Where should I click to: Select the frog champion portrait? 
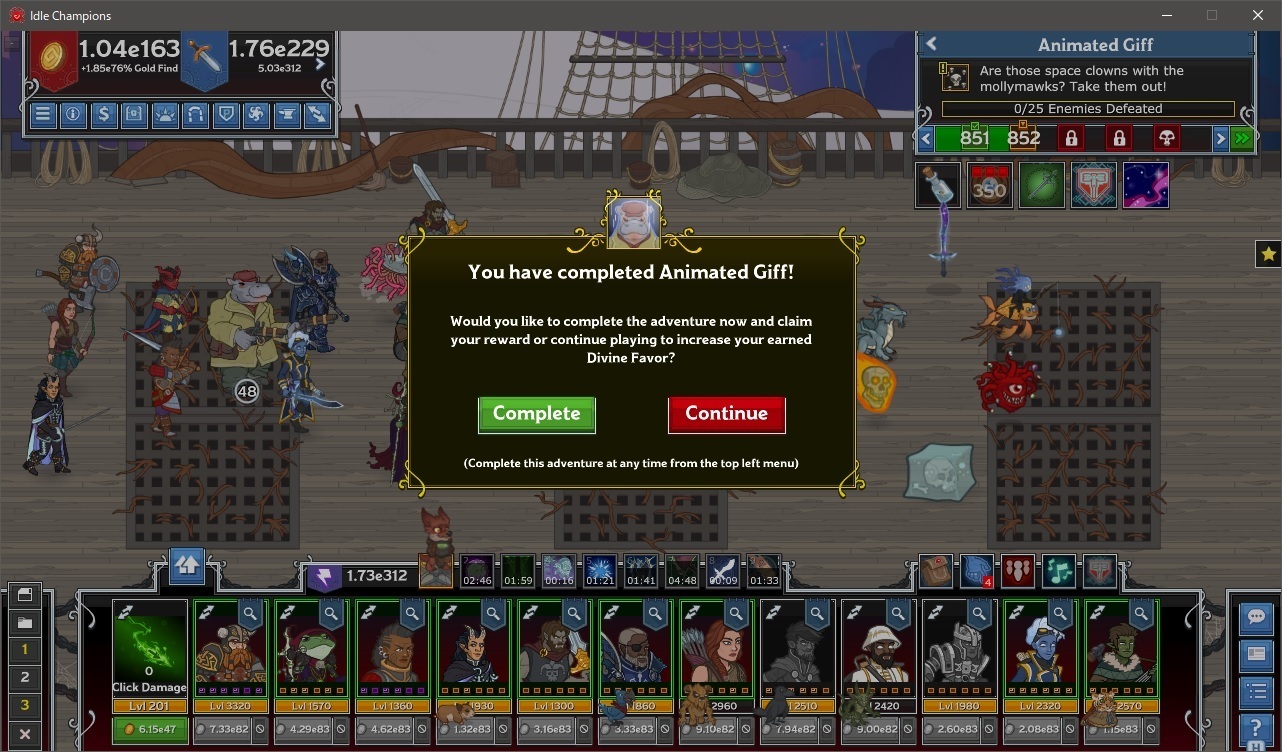point(311,648)
